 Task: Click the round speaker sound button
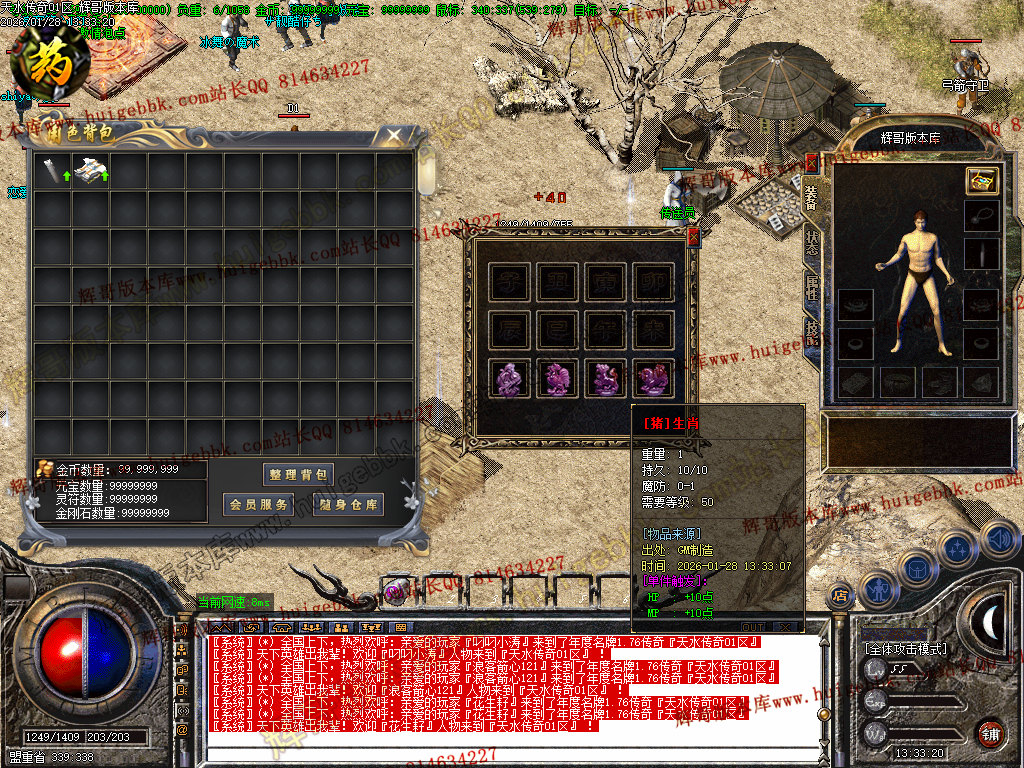click(x=1000, y=540)
